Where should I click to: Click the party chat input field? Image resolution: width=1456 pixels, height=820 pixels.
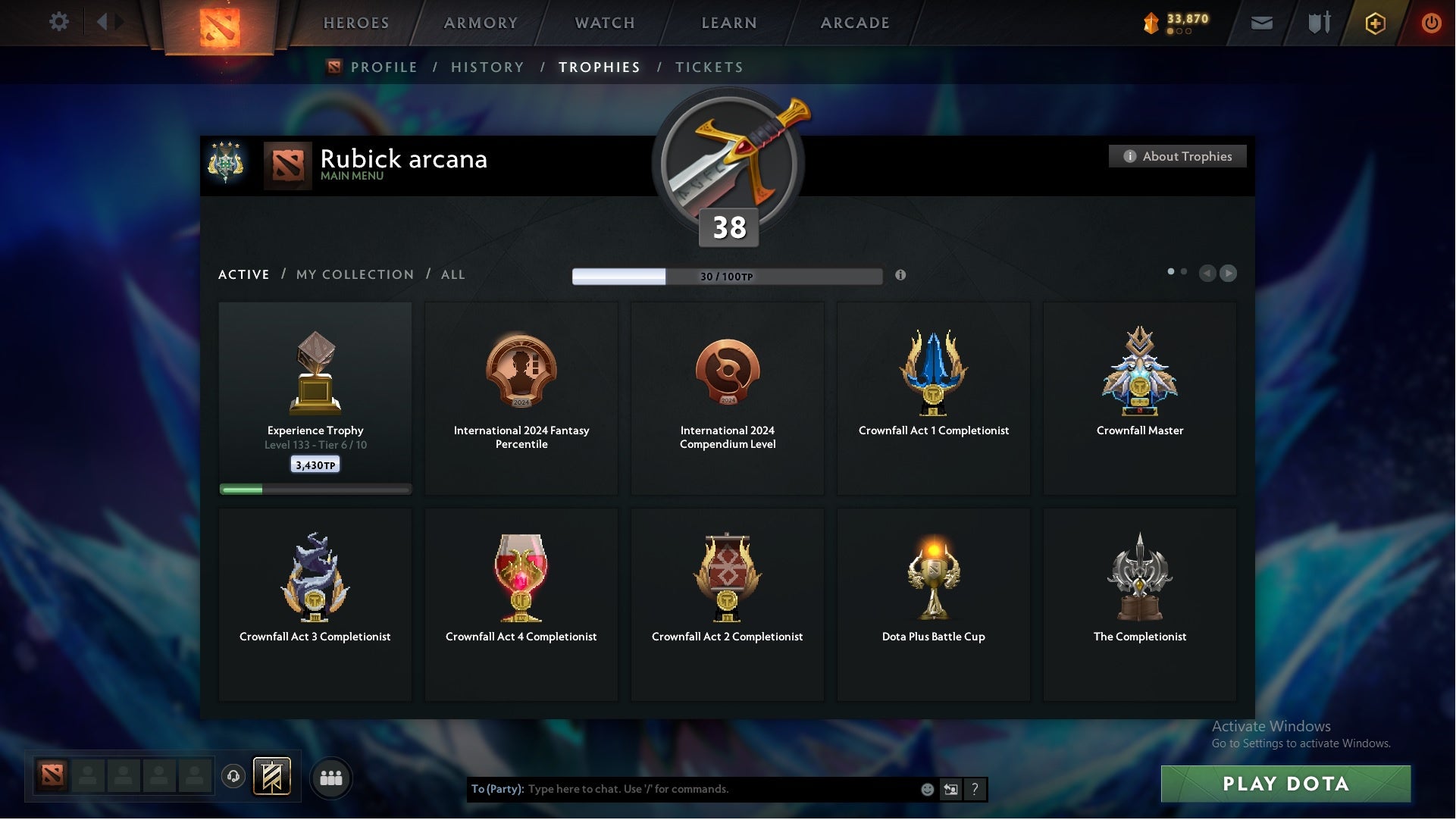tap(682, 789)
